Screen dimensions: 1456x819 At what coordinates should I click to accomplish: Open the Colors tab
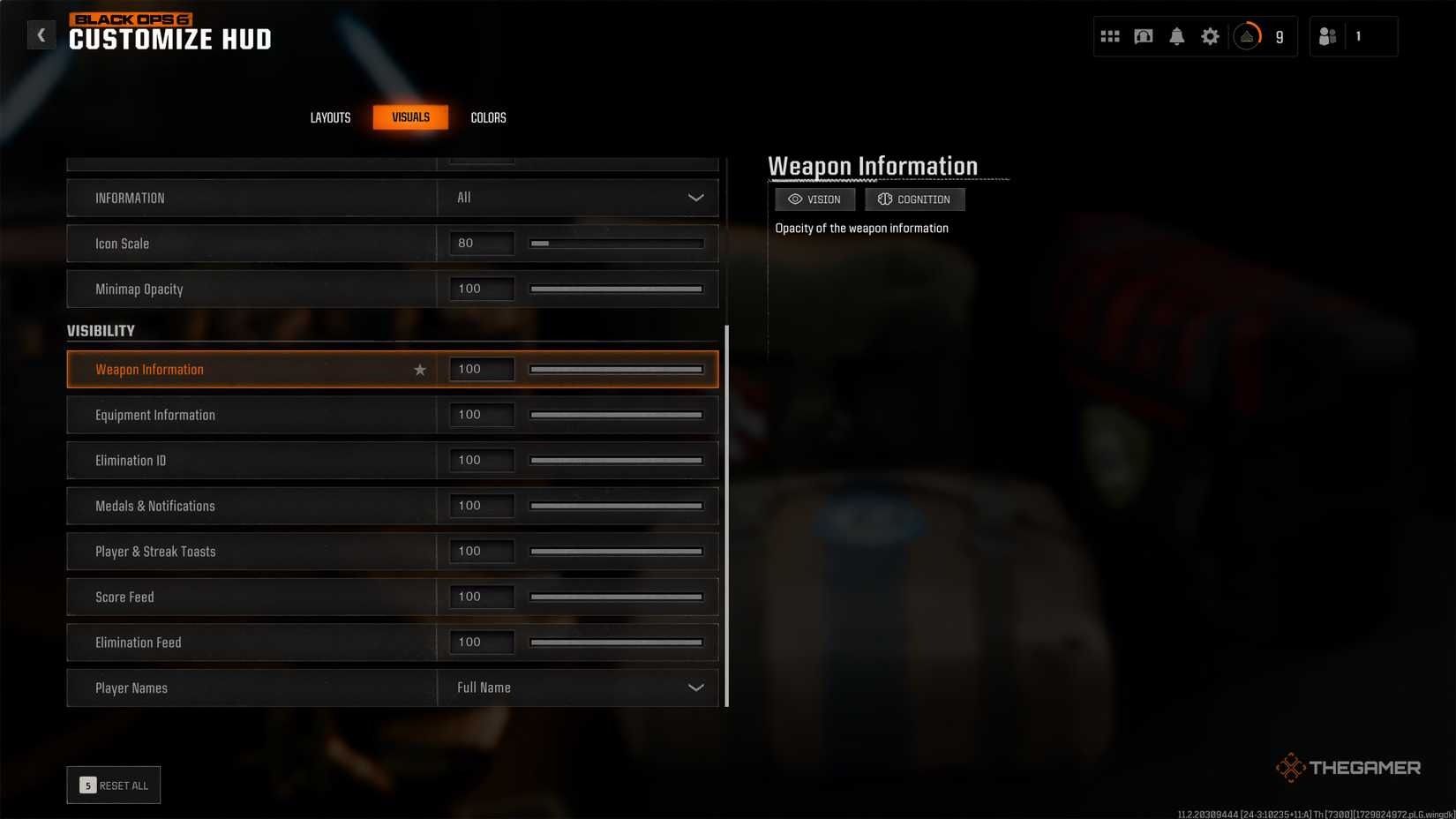tap(488, 117)
